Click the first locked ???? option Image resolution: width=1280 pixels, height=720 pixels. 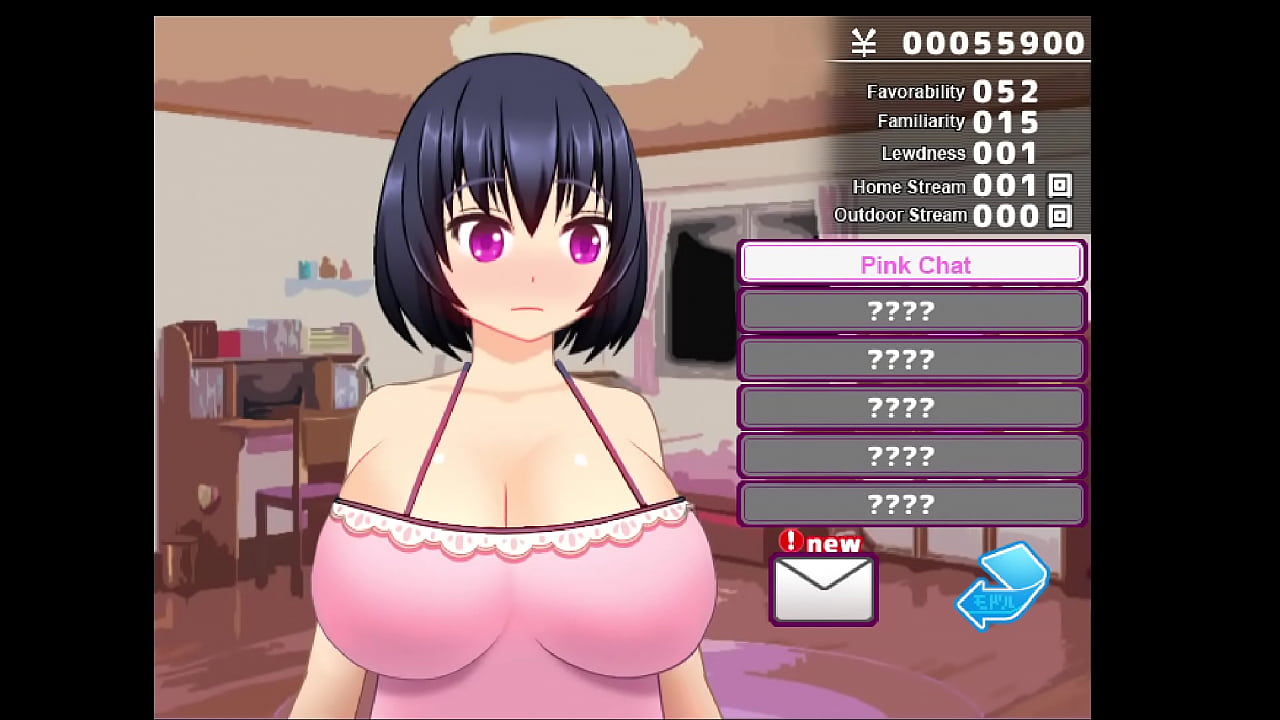[912, 311]
